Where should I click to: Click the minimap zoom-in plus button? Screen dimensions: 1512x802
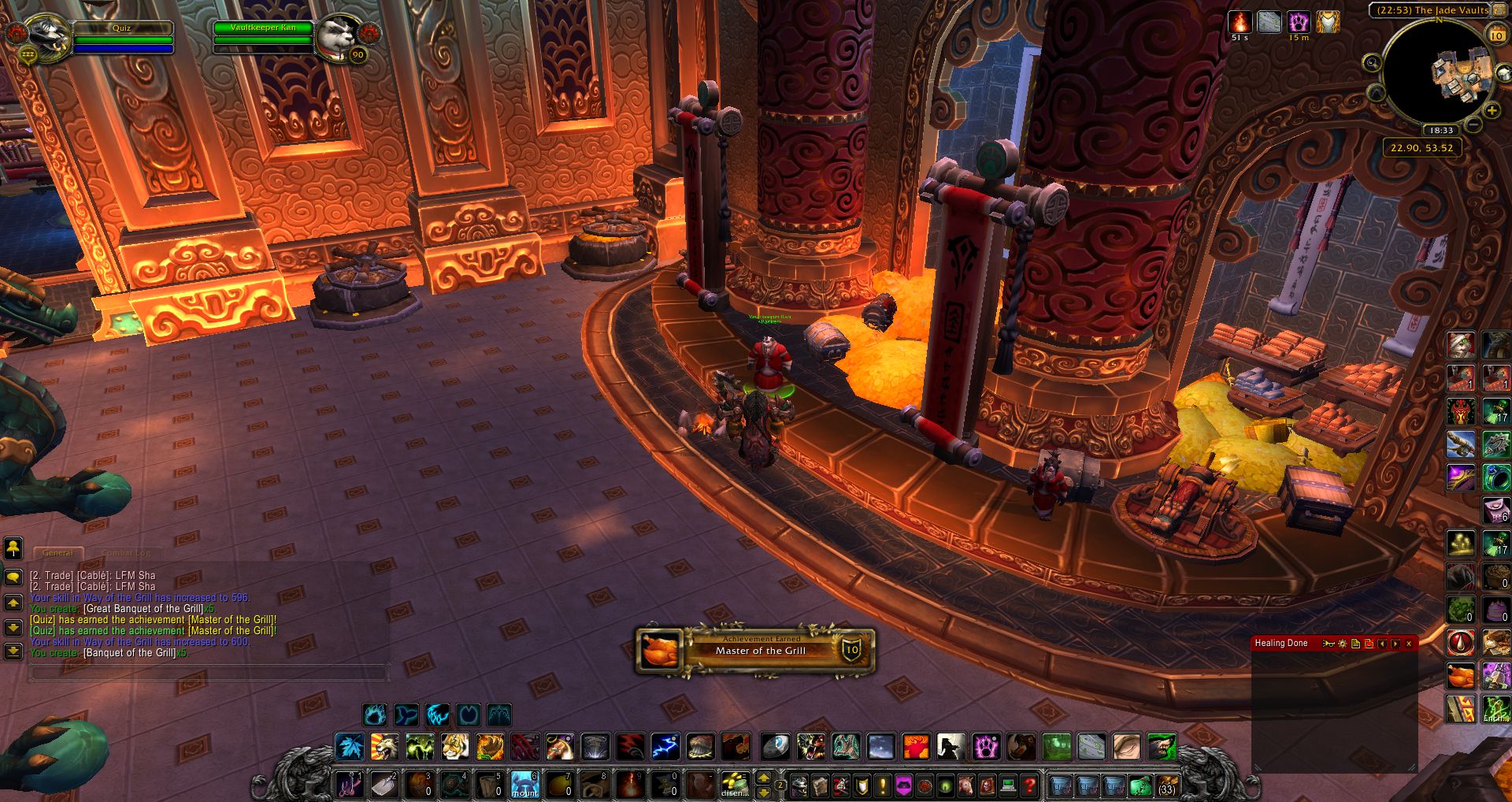pos(1492,110)
